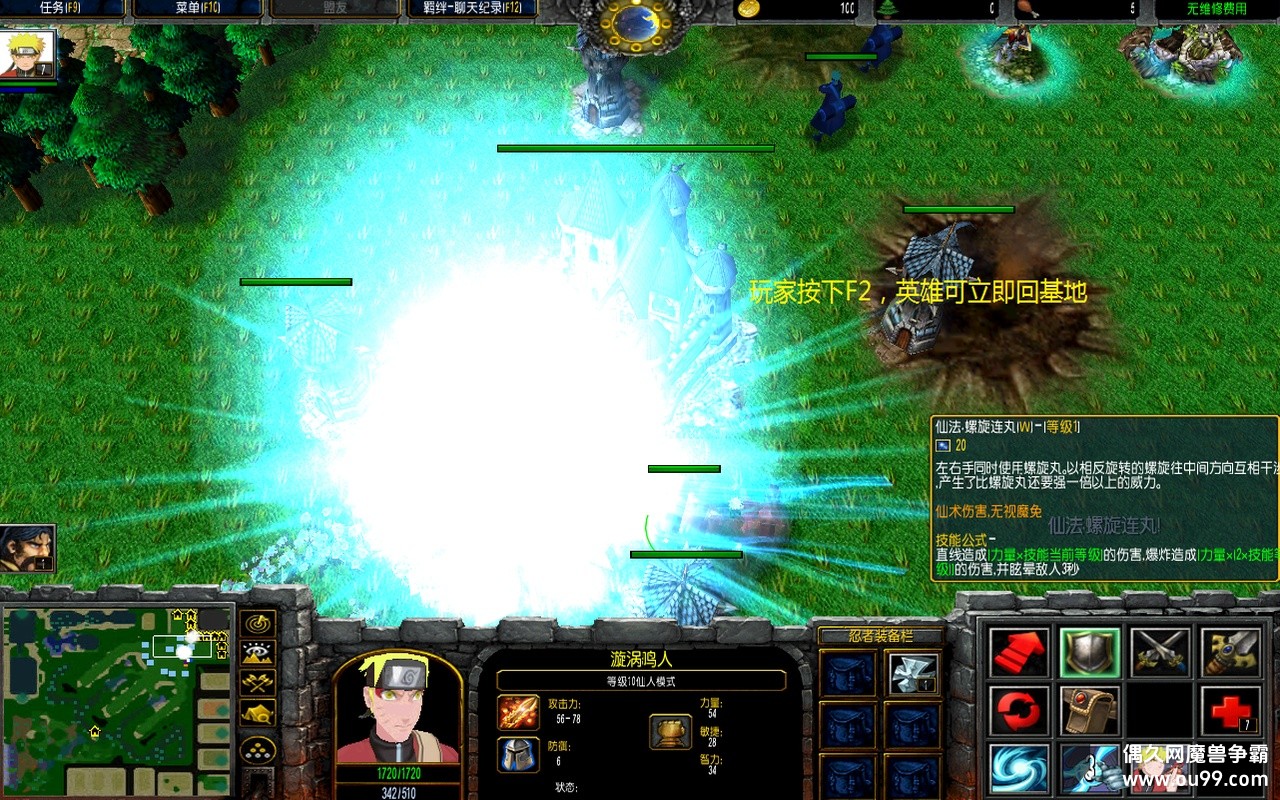Open the 菜单 (F10) main menu
This screenshot has height=800, width=1280.
(x=197, y=9)
